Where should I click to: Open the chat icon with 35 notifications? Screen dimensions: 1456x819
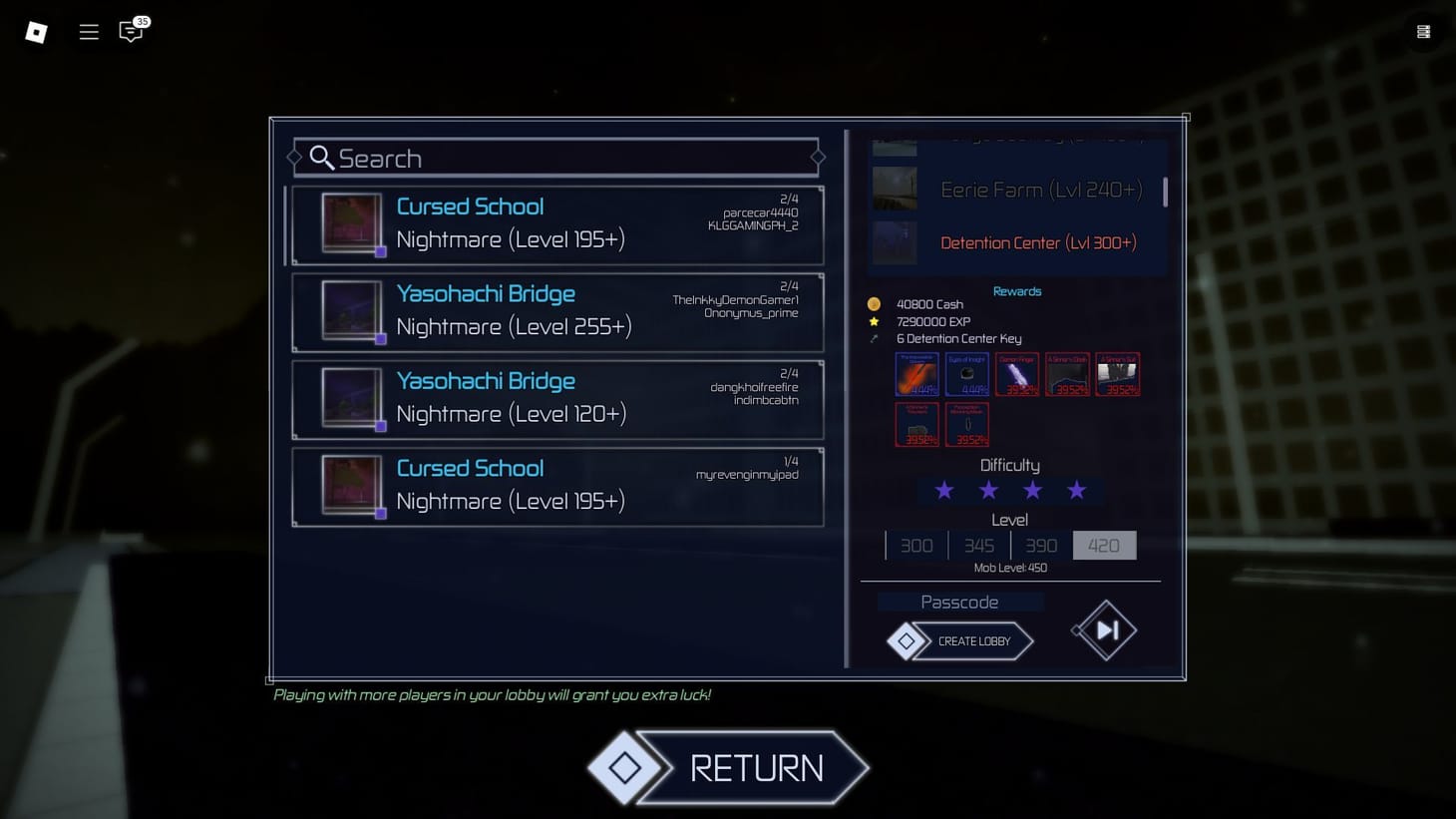(129, 31)
